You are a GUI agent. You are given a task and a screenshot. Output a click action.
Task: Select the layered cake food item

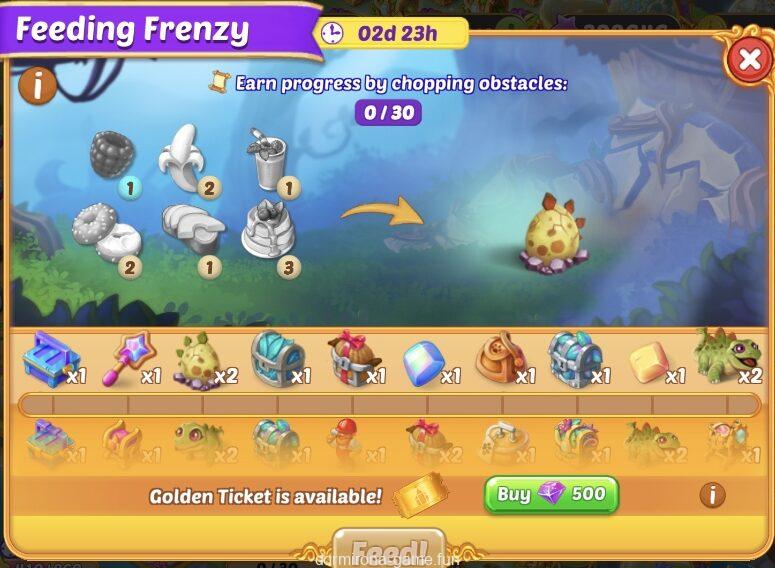[x=267, y=228]
